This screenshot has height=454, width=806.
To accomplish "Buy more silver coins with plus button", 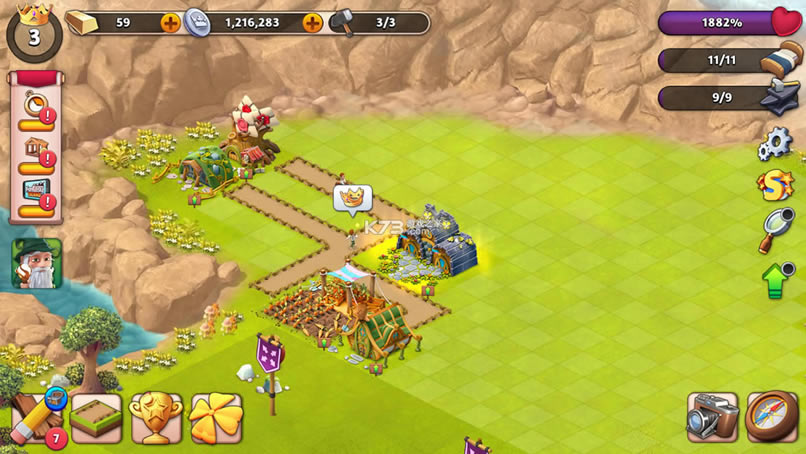I will pyautogui.click(x=312, y=22).
